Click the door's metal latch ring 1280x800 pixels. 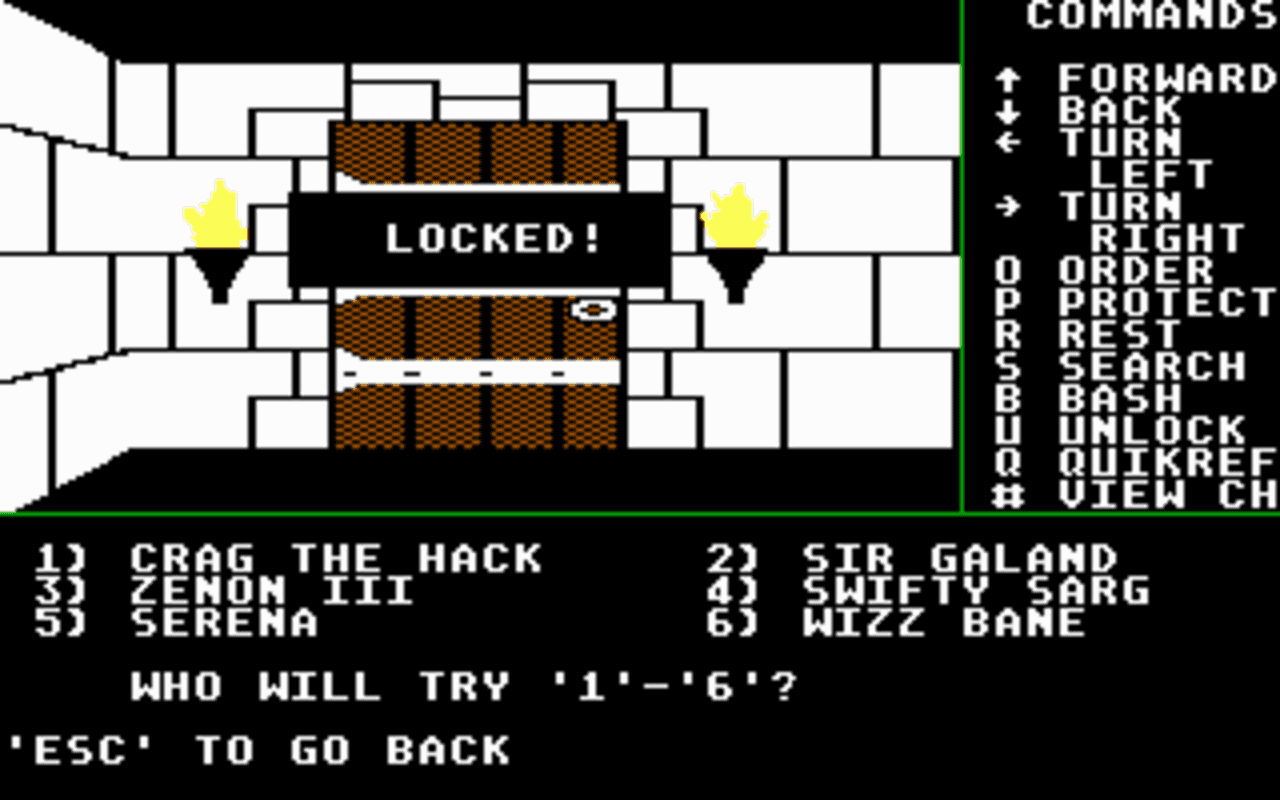592,311
